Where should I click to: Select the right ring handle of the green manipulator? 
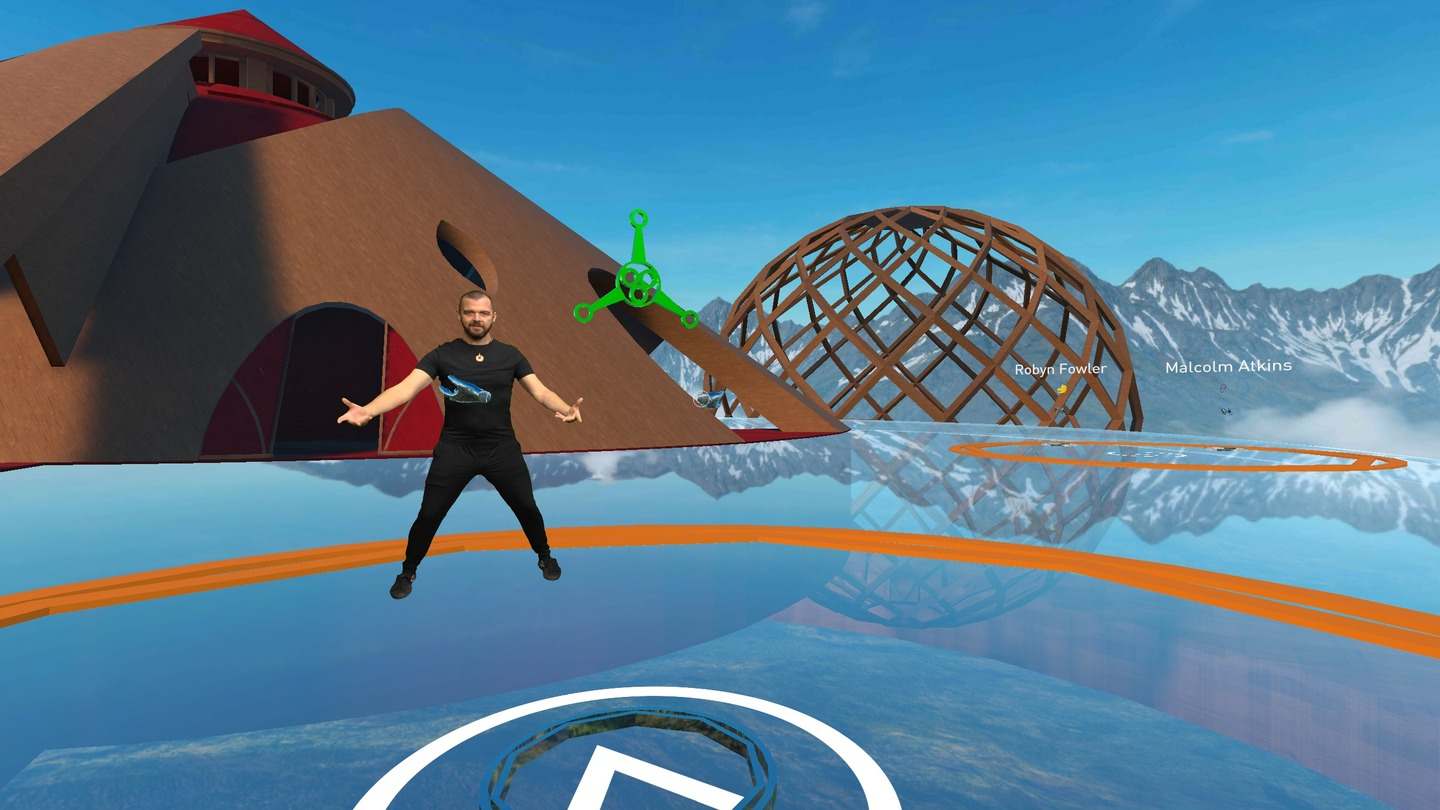(x=689, y=319)
